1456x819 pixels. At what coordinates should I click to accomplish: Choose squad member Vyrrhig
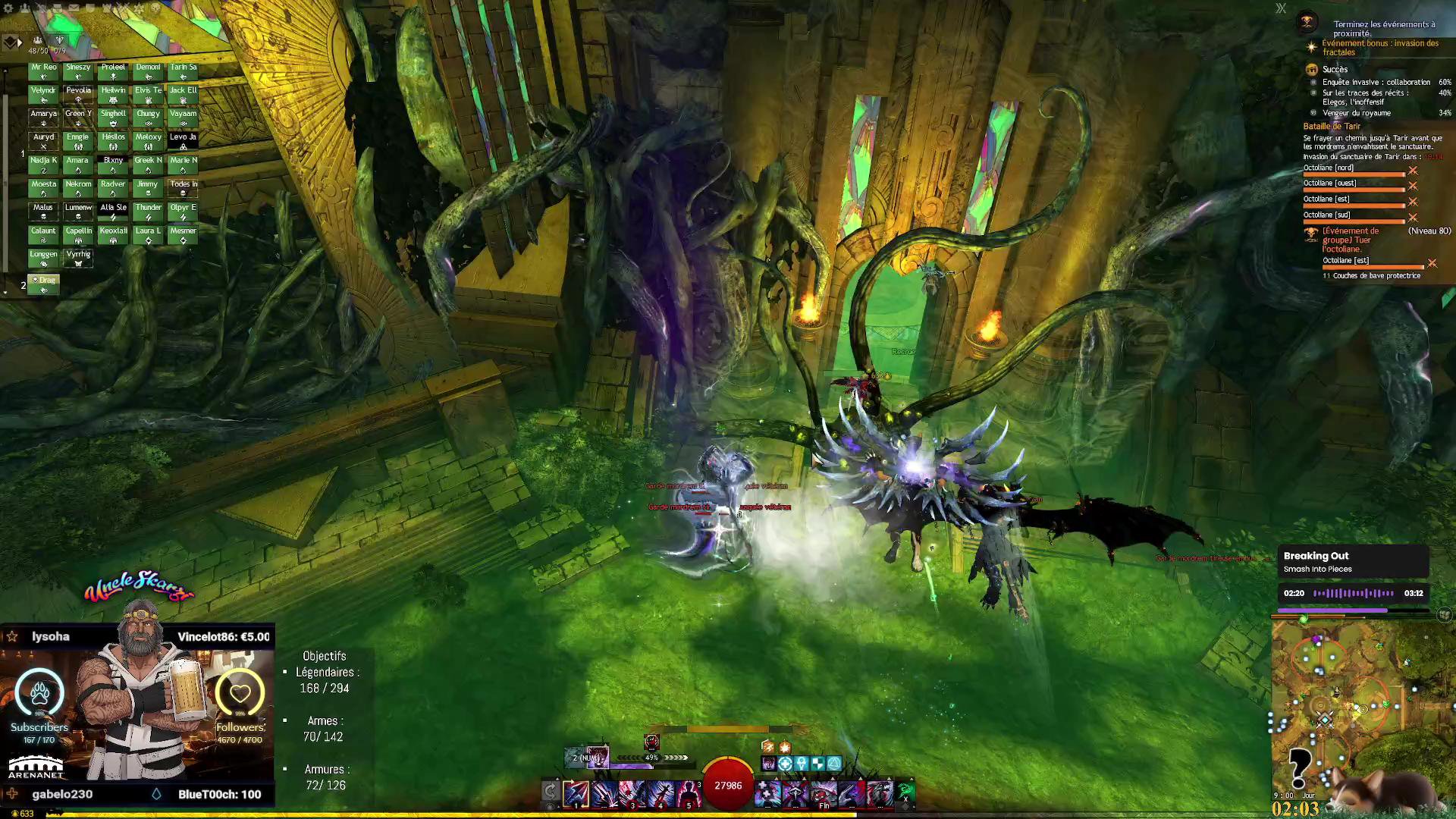point(78,259)
